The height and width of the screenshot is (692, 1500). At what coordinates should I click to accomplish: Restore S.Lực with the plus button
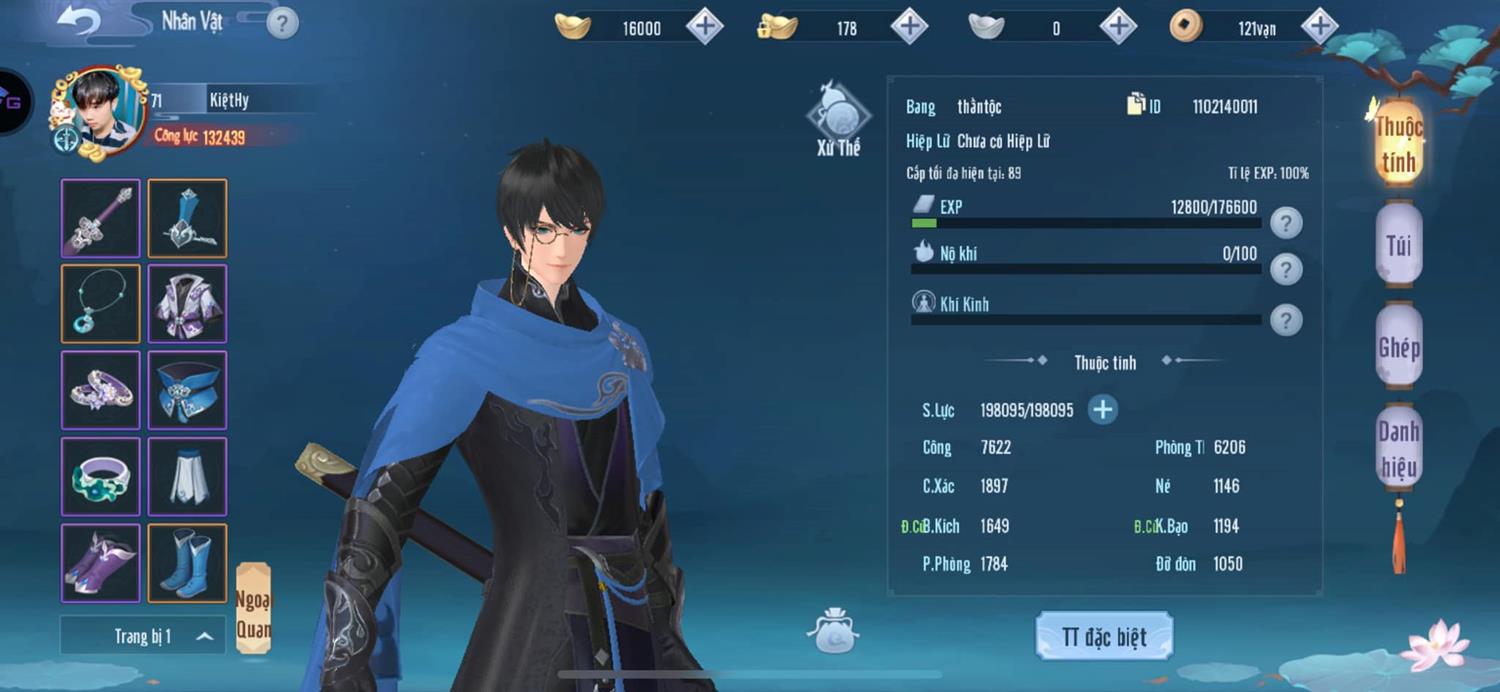(1102, 409)
